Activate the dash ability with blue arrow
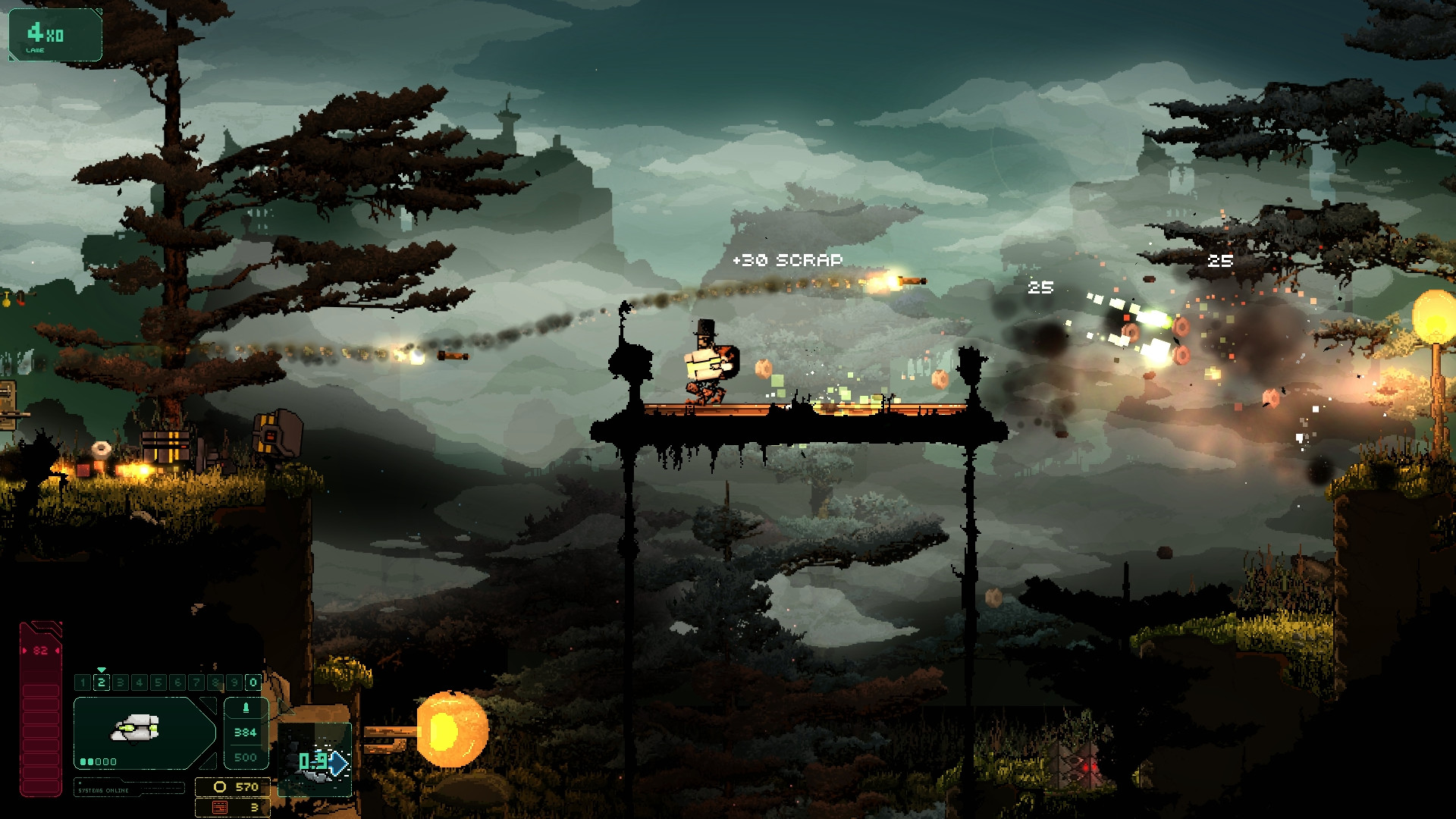 tap(322, 761)
